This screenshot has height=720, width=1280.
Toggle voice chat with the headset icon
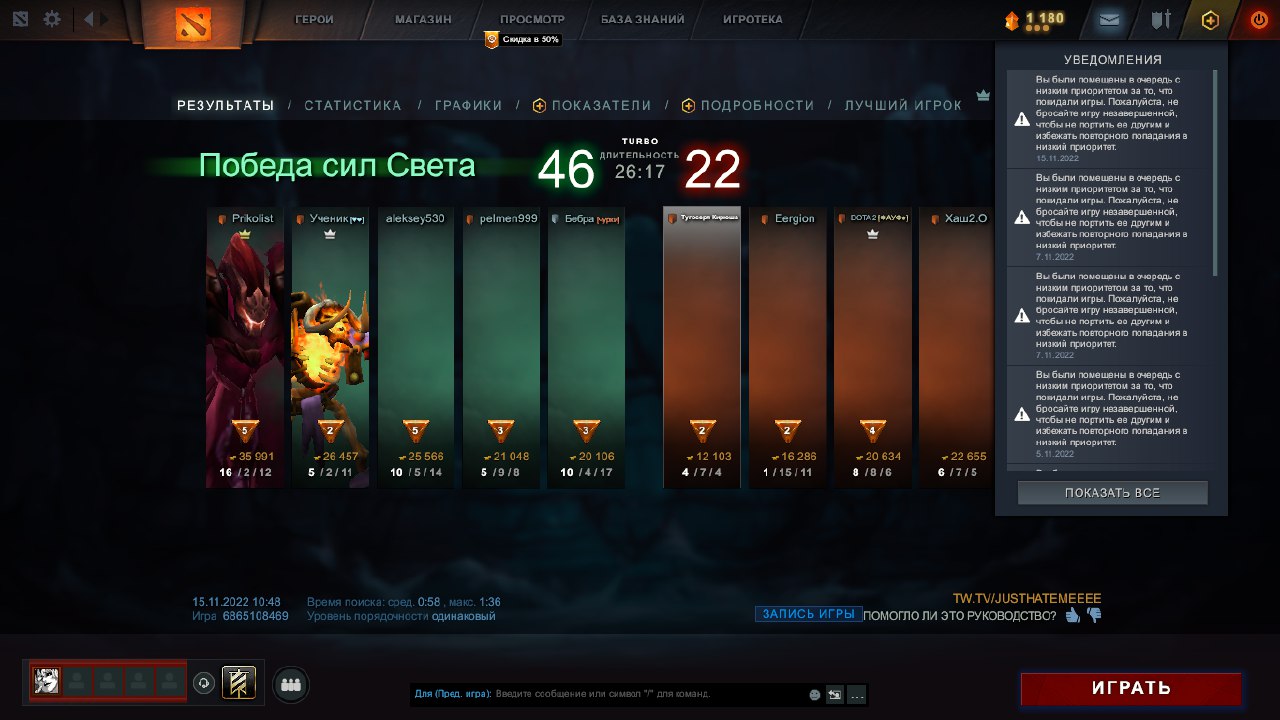click(x=203, y=682)
